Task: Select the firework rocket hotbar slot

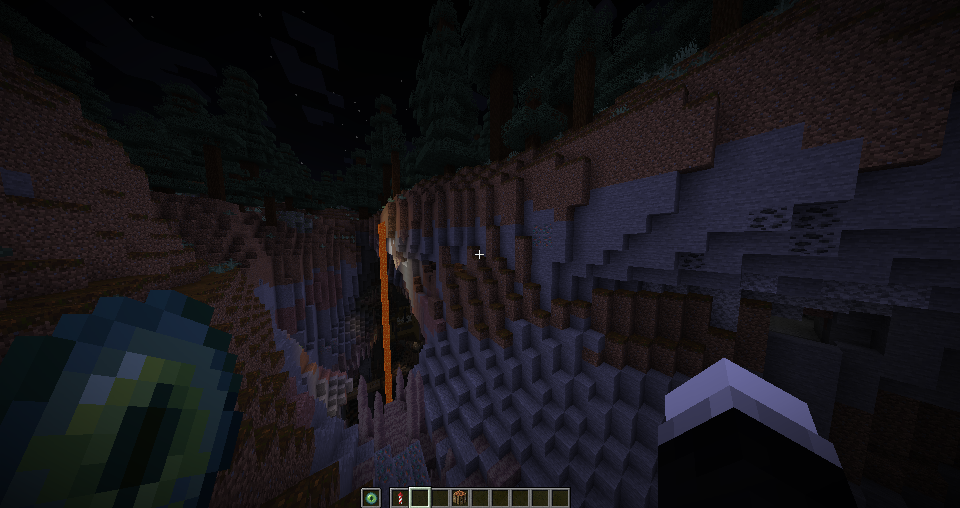Action: click(400, 497)
